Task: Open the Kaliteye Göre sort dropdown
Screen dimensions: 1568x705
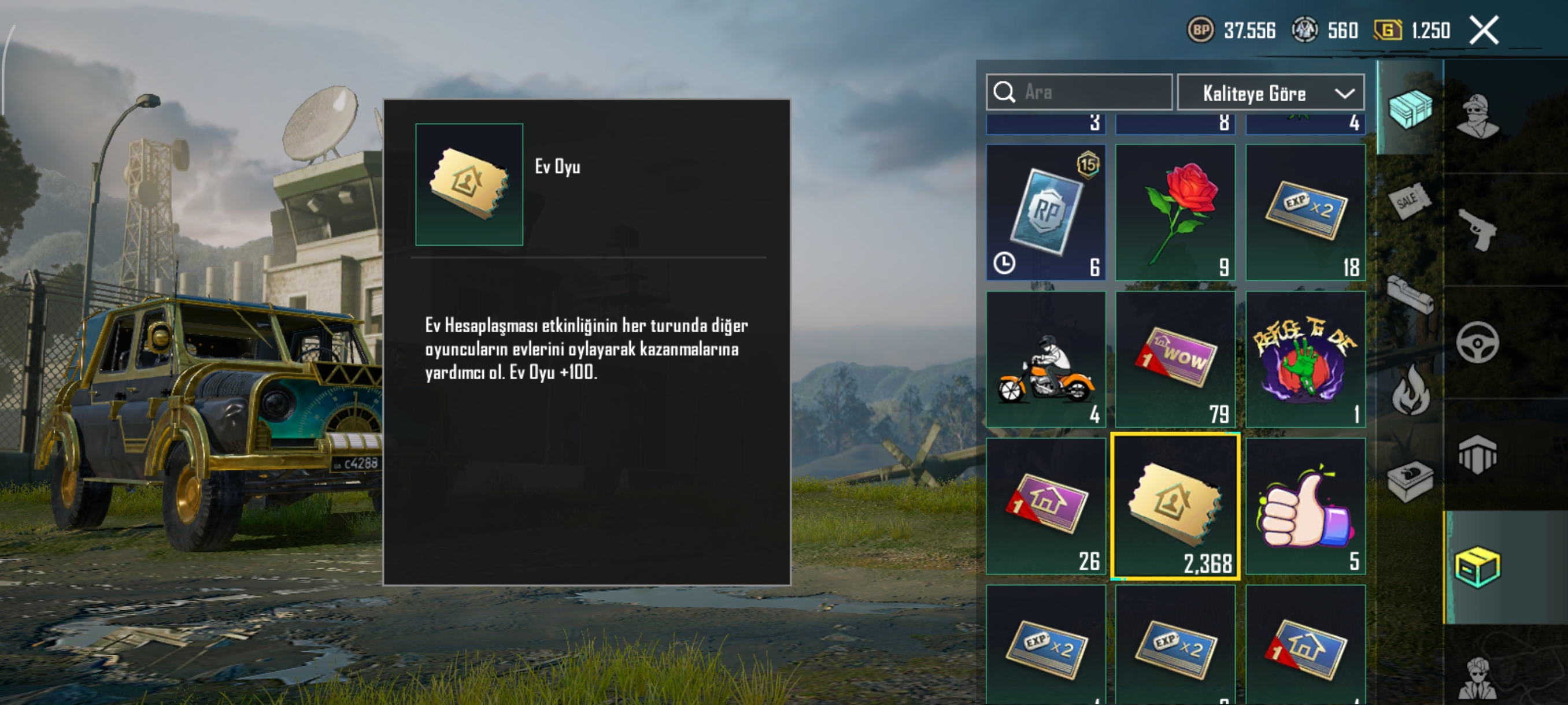Action: pos(1270,93)
